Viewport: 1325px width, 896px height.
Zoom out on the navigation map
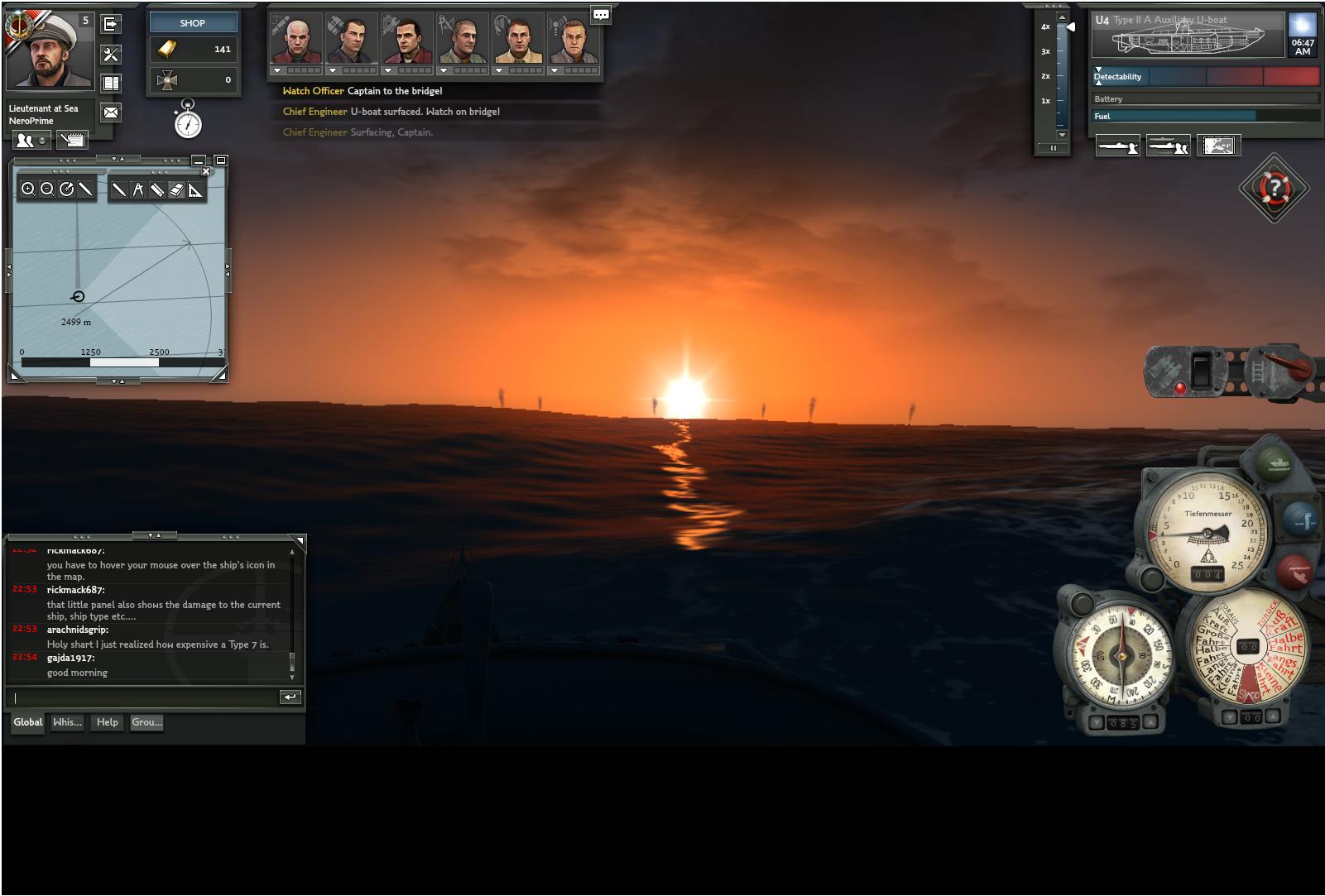tap(47, 189)
